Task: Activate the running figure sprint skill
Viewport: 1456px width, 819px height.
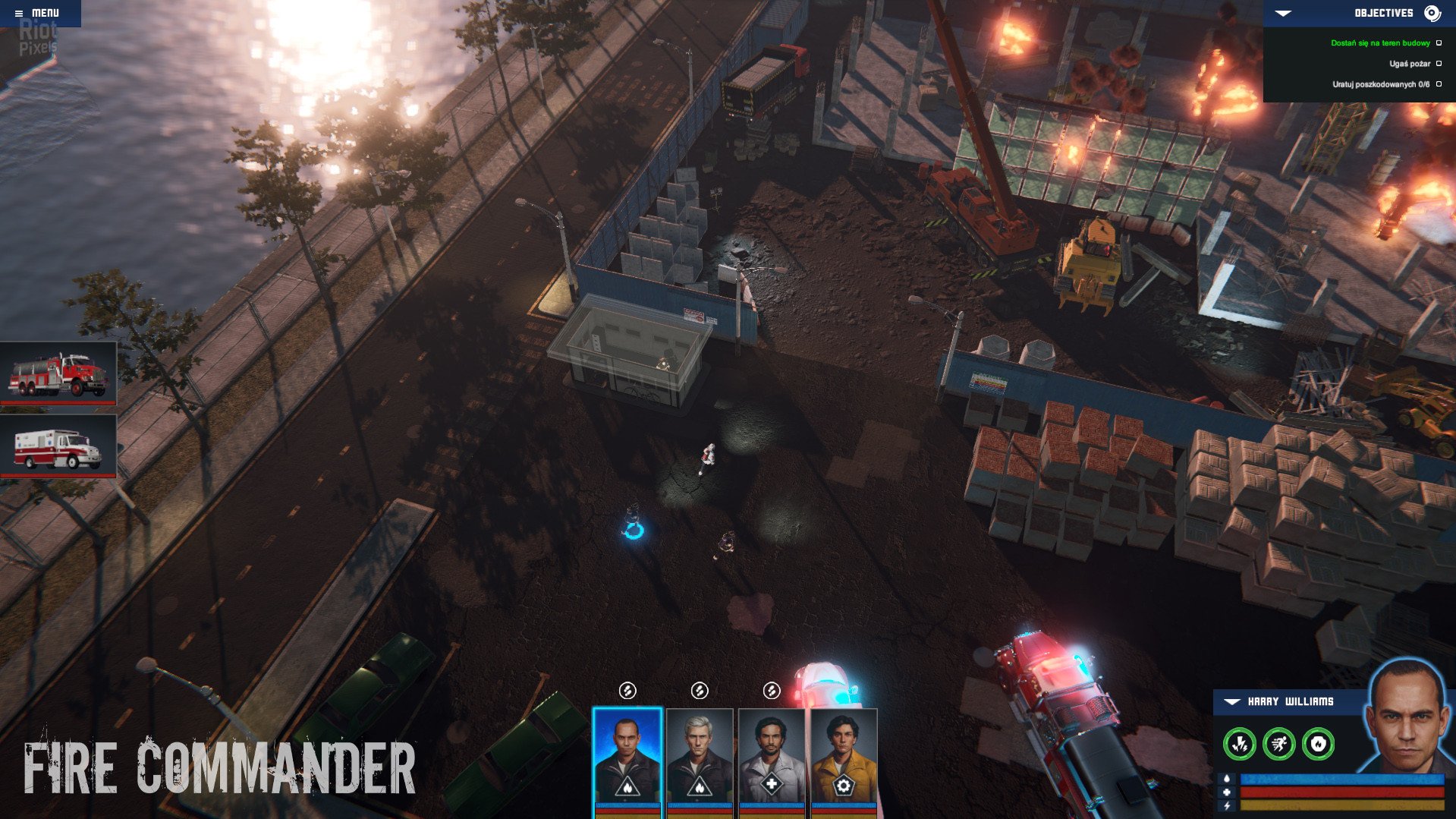Action: click(x=1279, y=744)
